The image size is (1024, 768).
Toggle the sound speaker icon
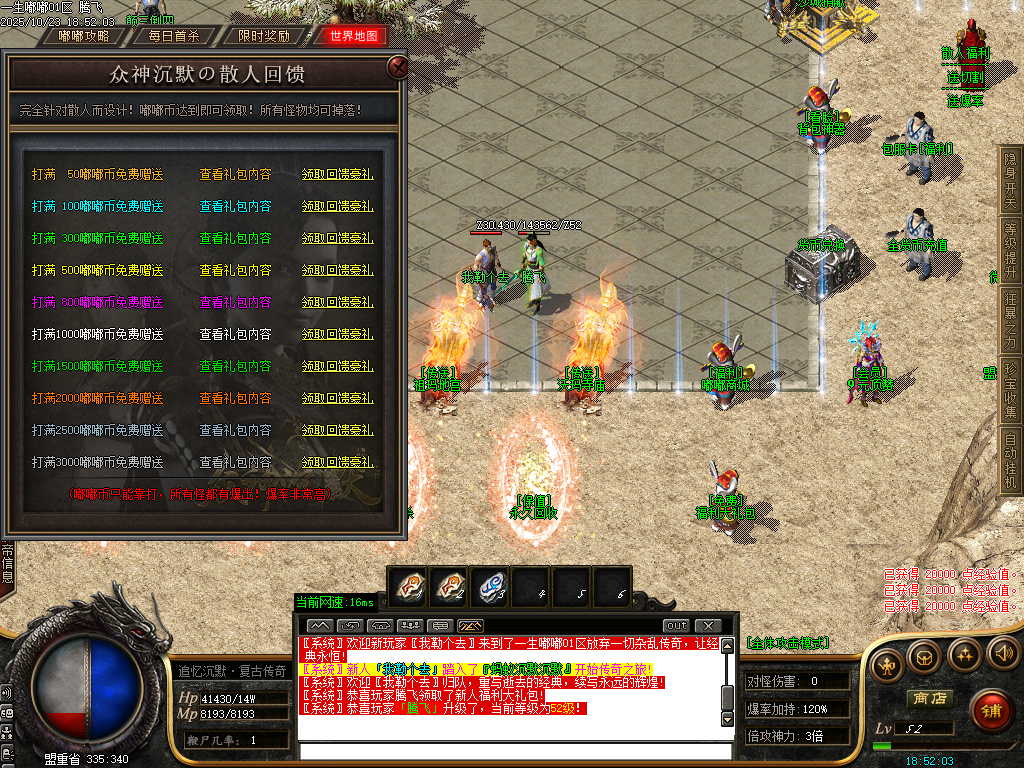[x=1003, y=654]
